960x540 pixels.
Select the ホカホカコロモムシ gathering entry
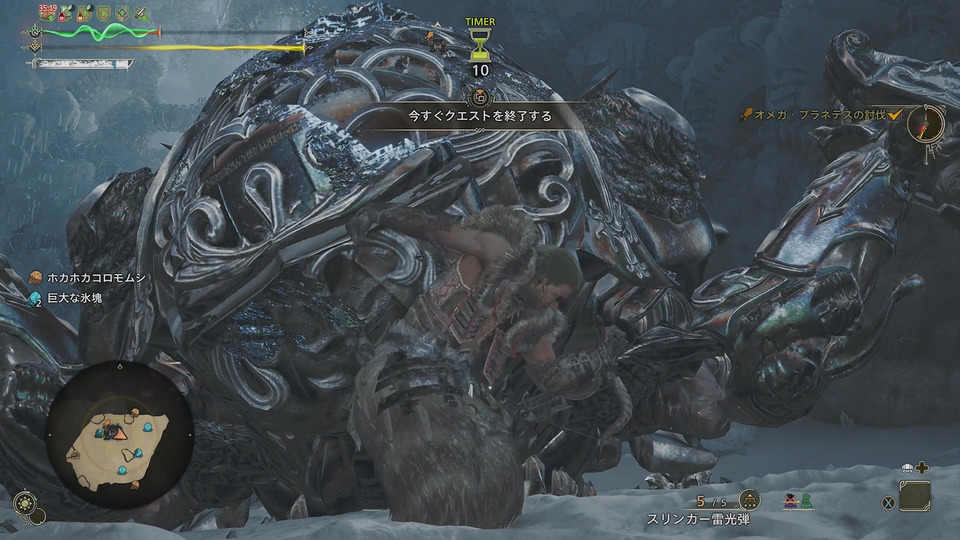[x=89, y=278]
